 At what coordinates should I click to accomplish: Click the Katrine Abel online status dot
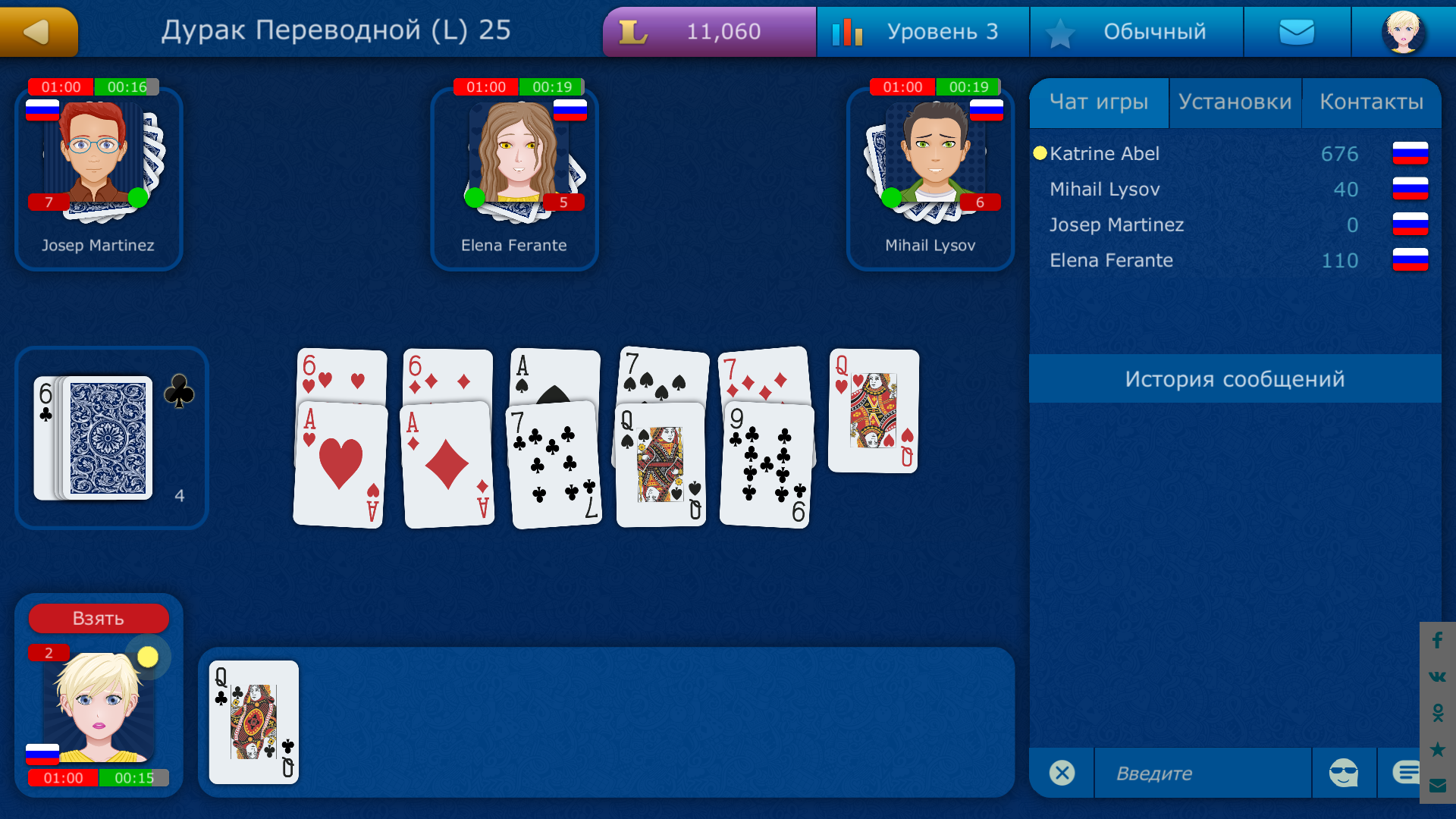(x=1040, y=153)
